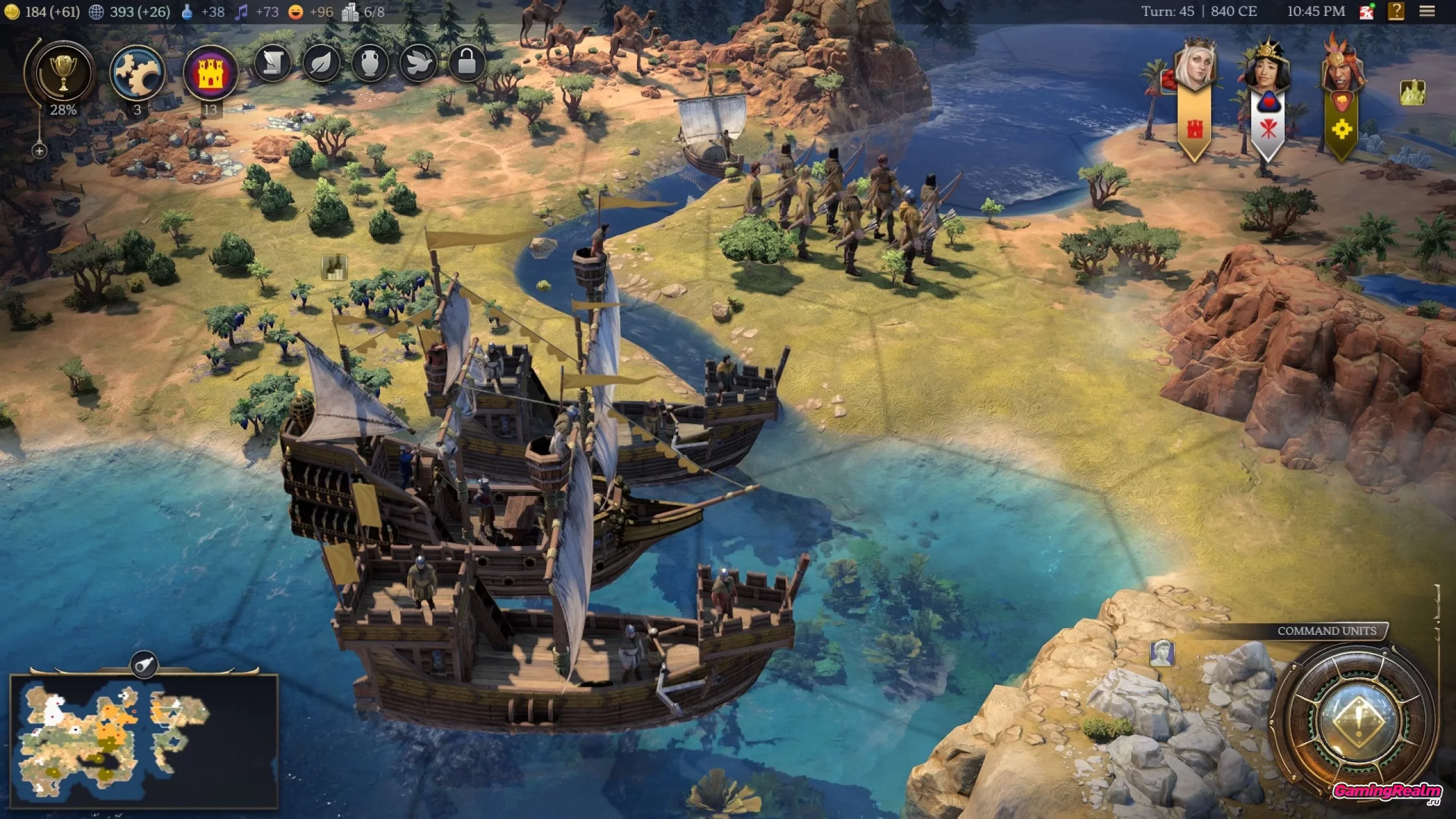The width and height of the screenshot is (1456, 819).
Task: Open the question mark help book
Action: (1396, 11)
